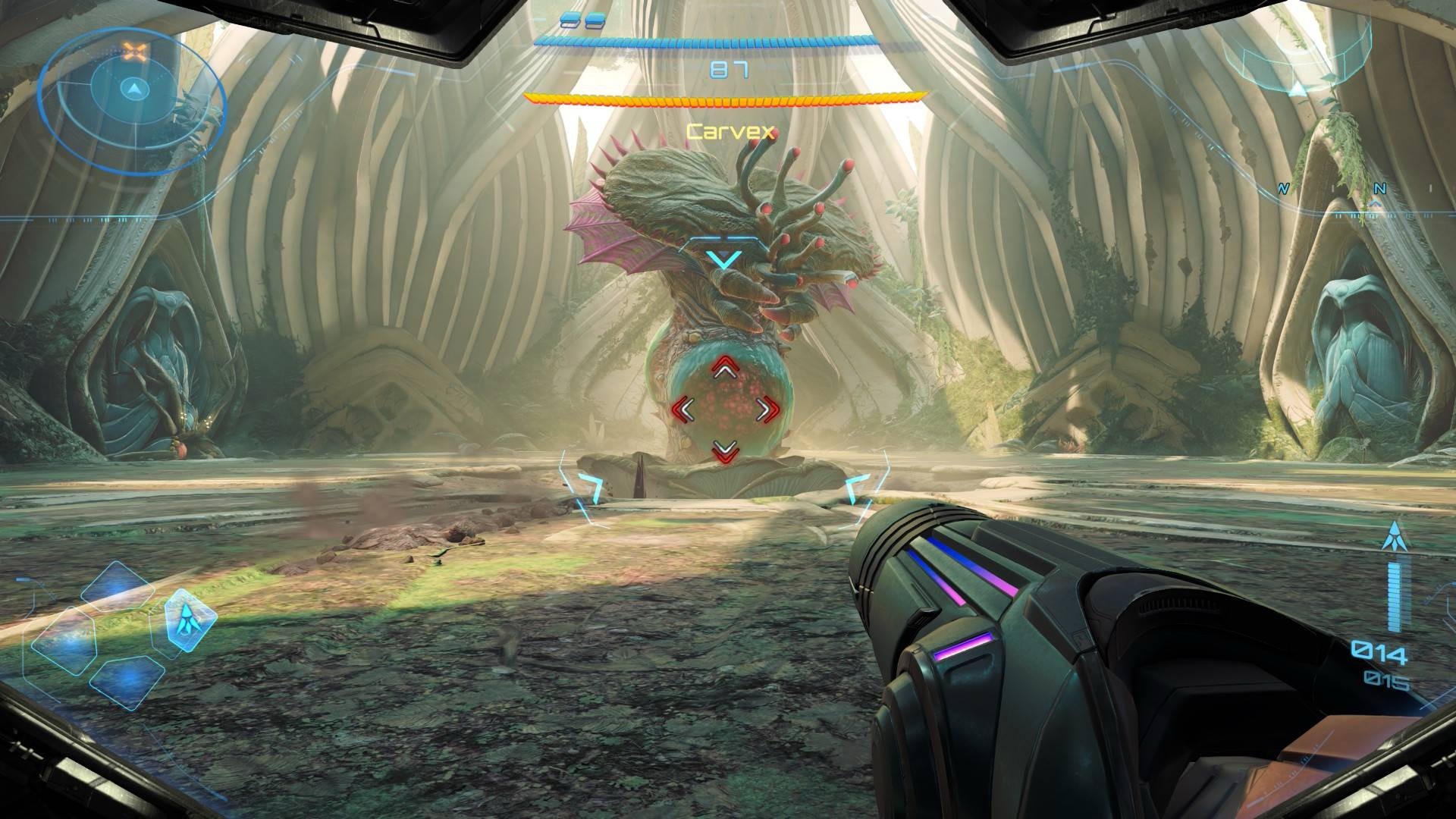Click the missile icon above the ammo gauge
1456x819 pixels.
point(1392,538)
